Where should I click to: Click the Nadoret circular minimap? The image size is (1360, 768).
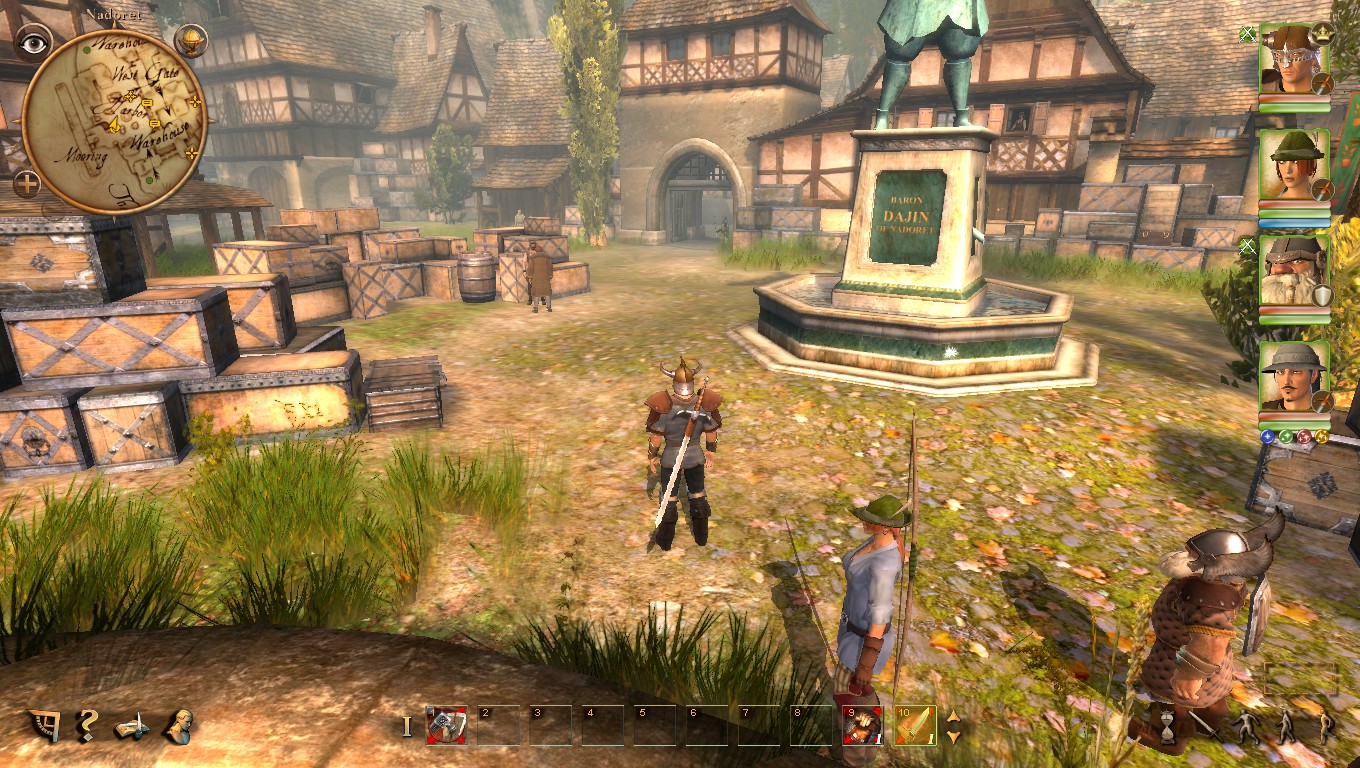(112, 120)
